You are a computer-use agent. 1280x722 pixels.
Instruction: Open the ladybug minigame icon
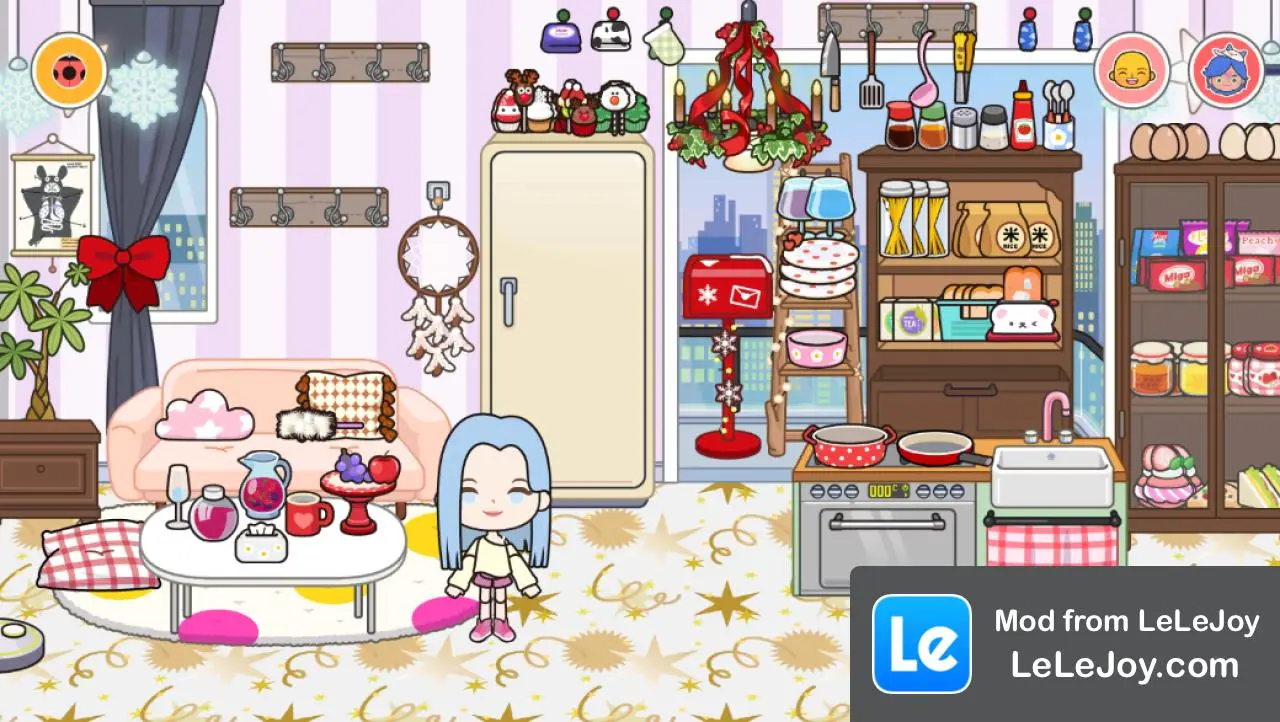pyautogui.click(x=69, y=68)
